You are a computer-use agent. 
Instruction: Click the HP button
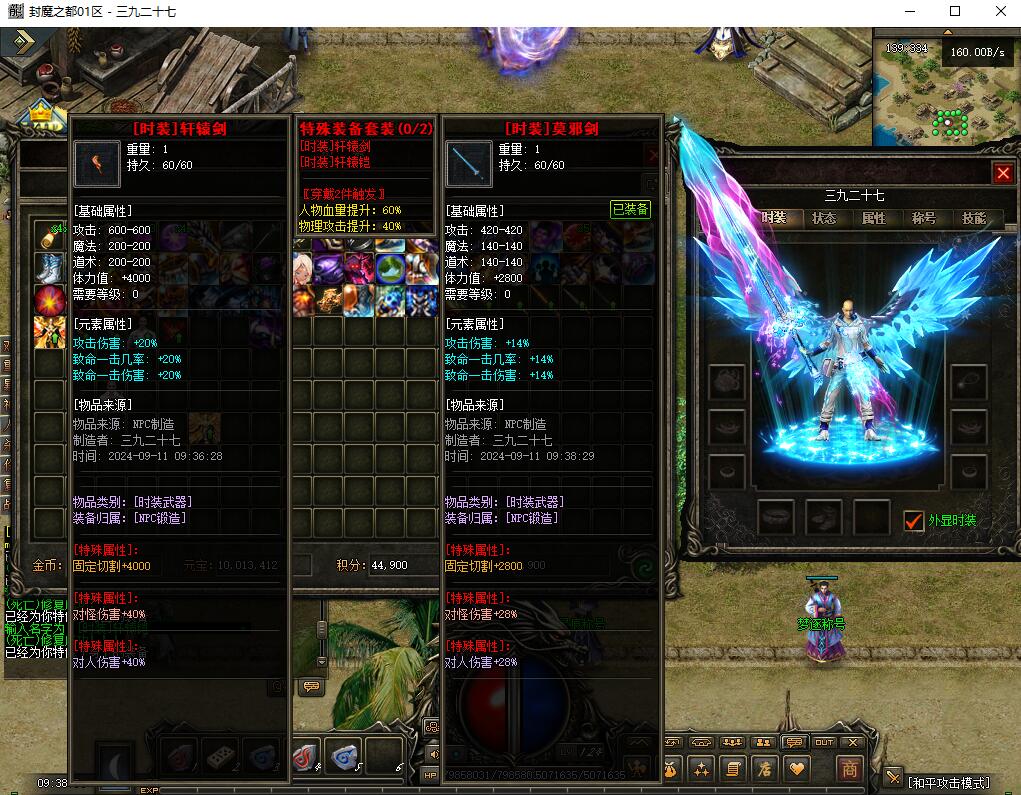click(x=431, y=775)
